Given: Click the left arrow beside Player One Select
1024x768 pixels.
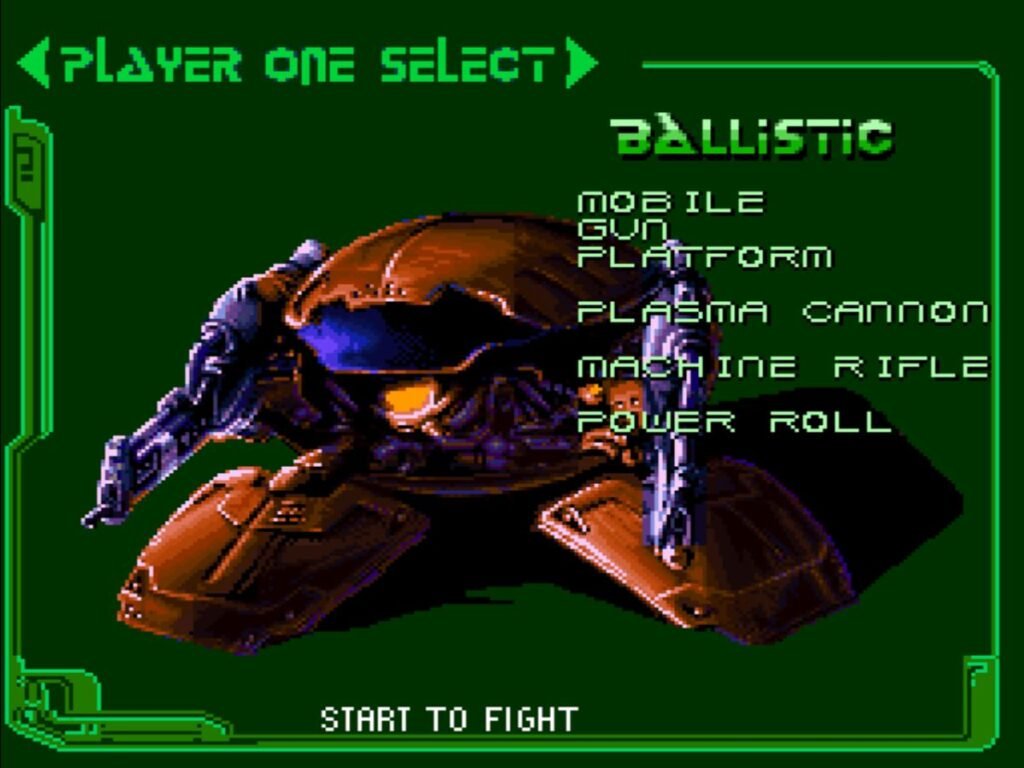Looking at the screenshot, I should pos(33,63).
